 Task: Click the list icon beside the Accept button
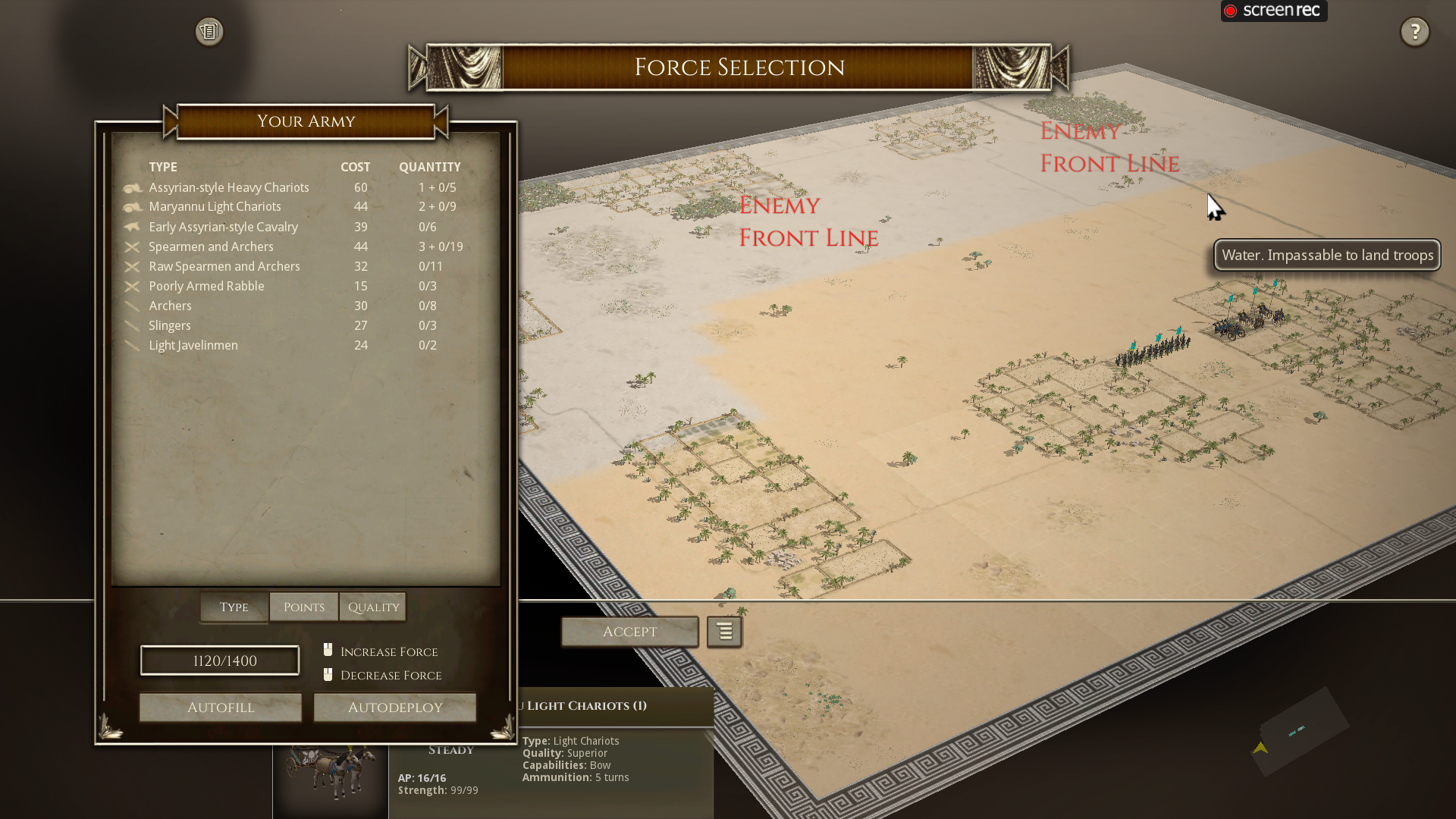point(724,632)
